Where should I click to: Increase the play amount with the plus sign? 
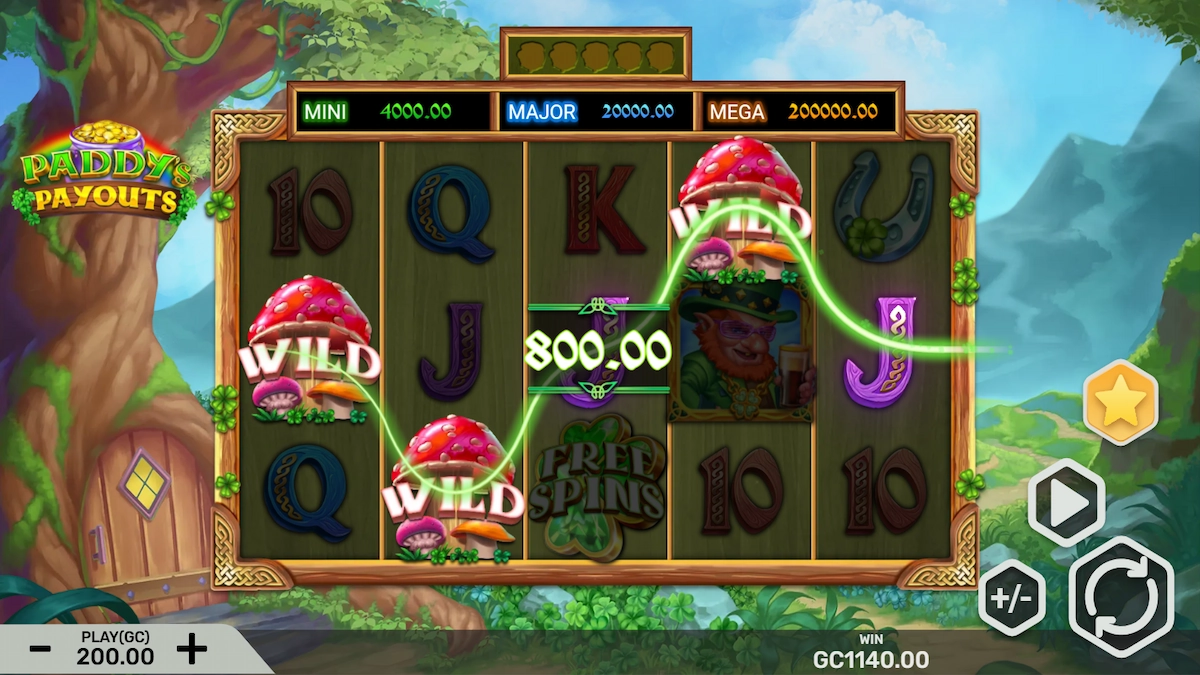(191, 649)
